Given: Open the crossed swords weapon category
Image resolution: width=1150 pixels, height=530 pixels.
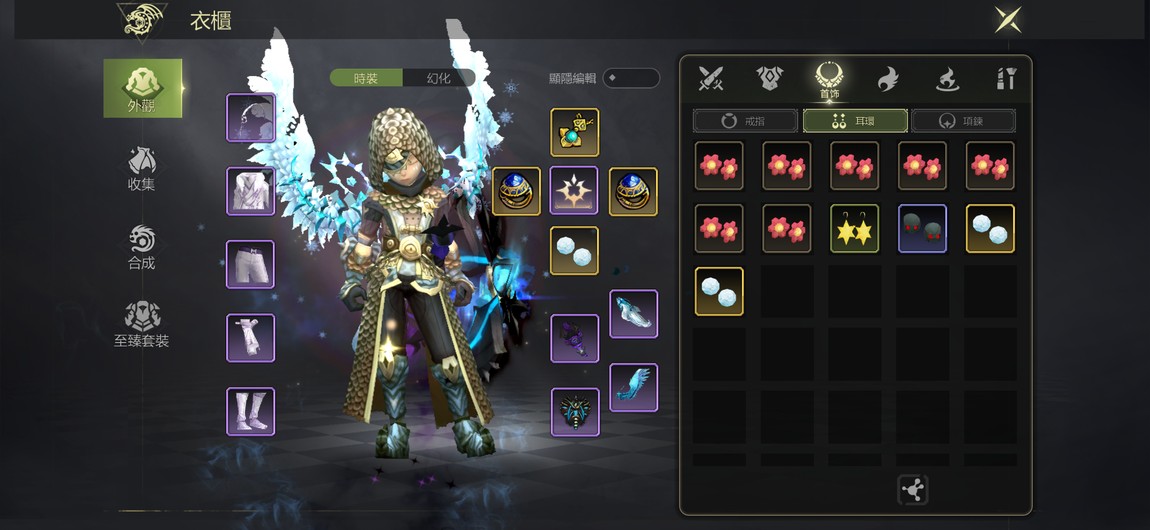Looking at the screenshot, I should point(711,78).
